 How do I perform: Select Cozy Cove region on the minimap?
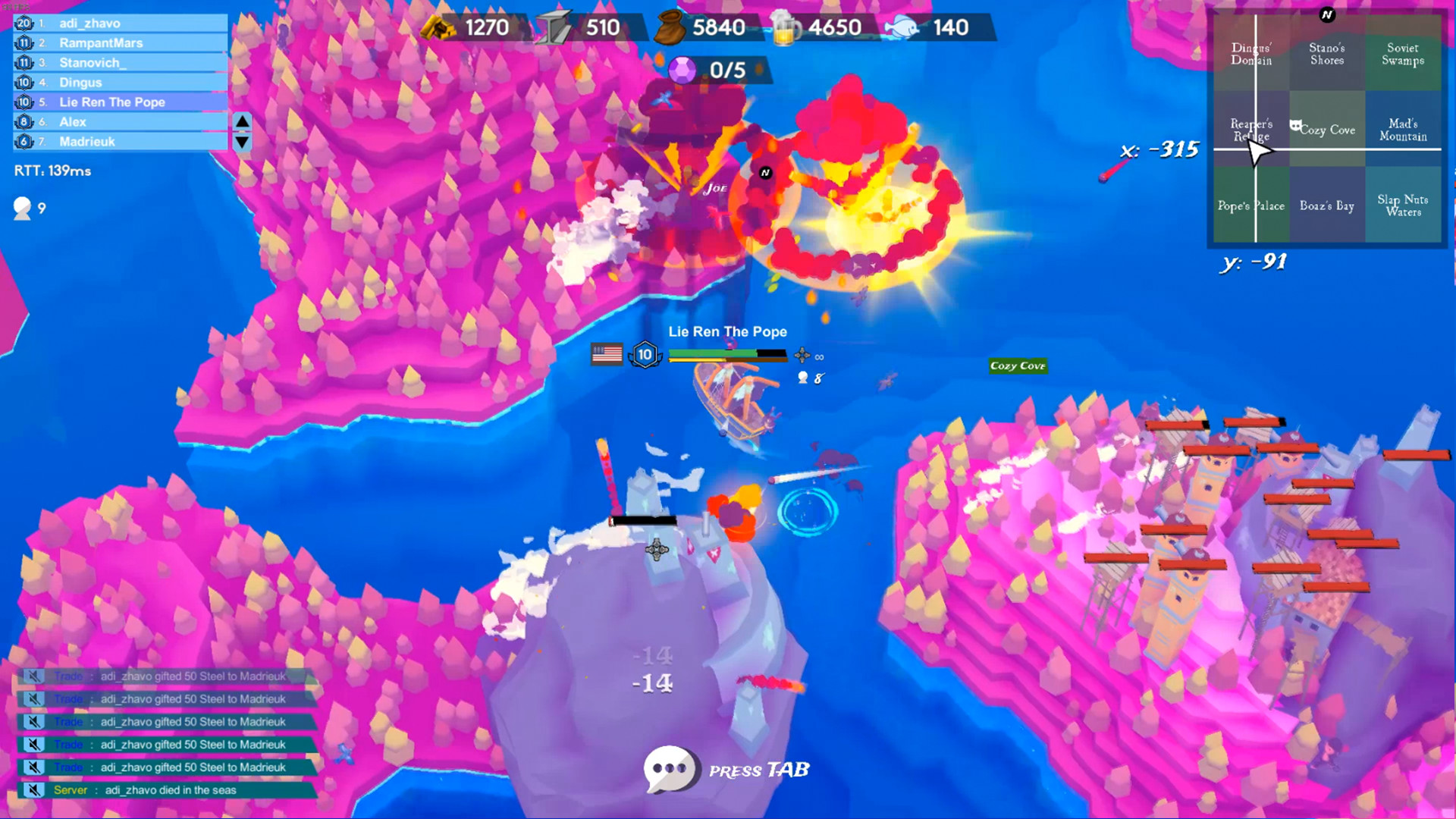pyautogui.click(x=1326, y=129)
